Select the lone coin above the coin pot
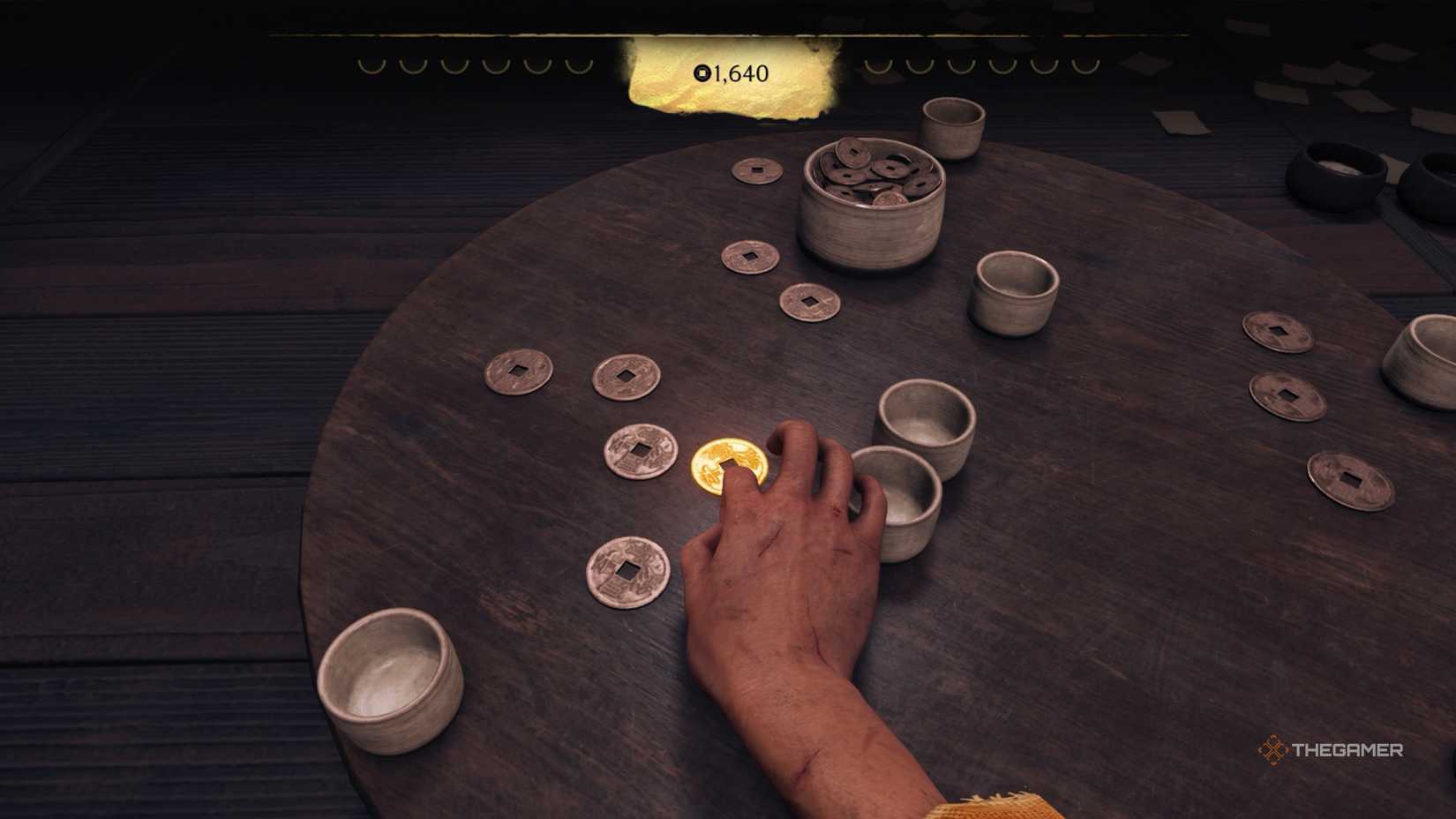Viewport: 1456px width, 819px height. click(x=754, y=168)
